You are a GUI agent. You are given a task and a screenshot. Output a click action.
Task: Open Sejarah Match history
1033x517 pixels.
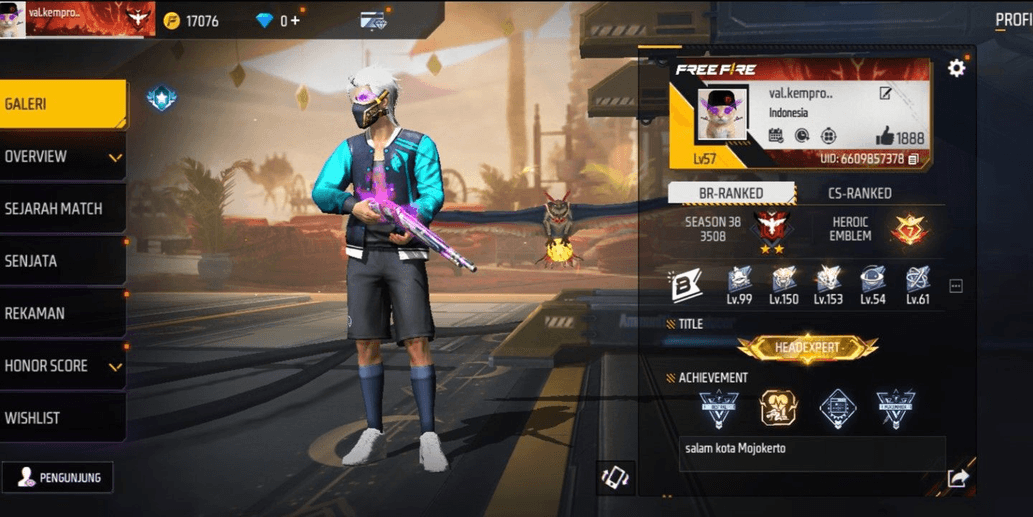(62, 209)
